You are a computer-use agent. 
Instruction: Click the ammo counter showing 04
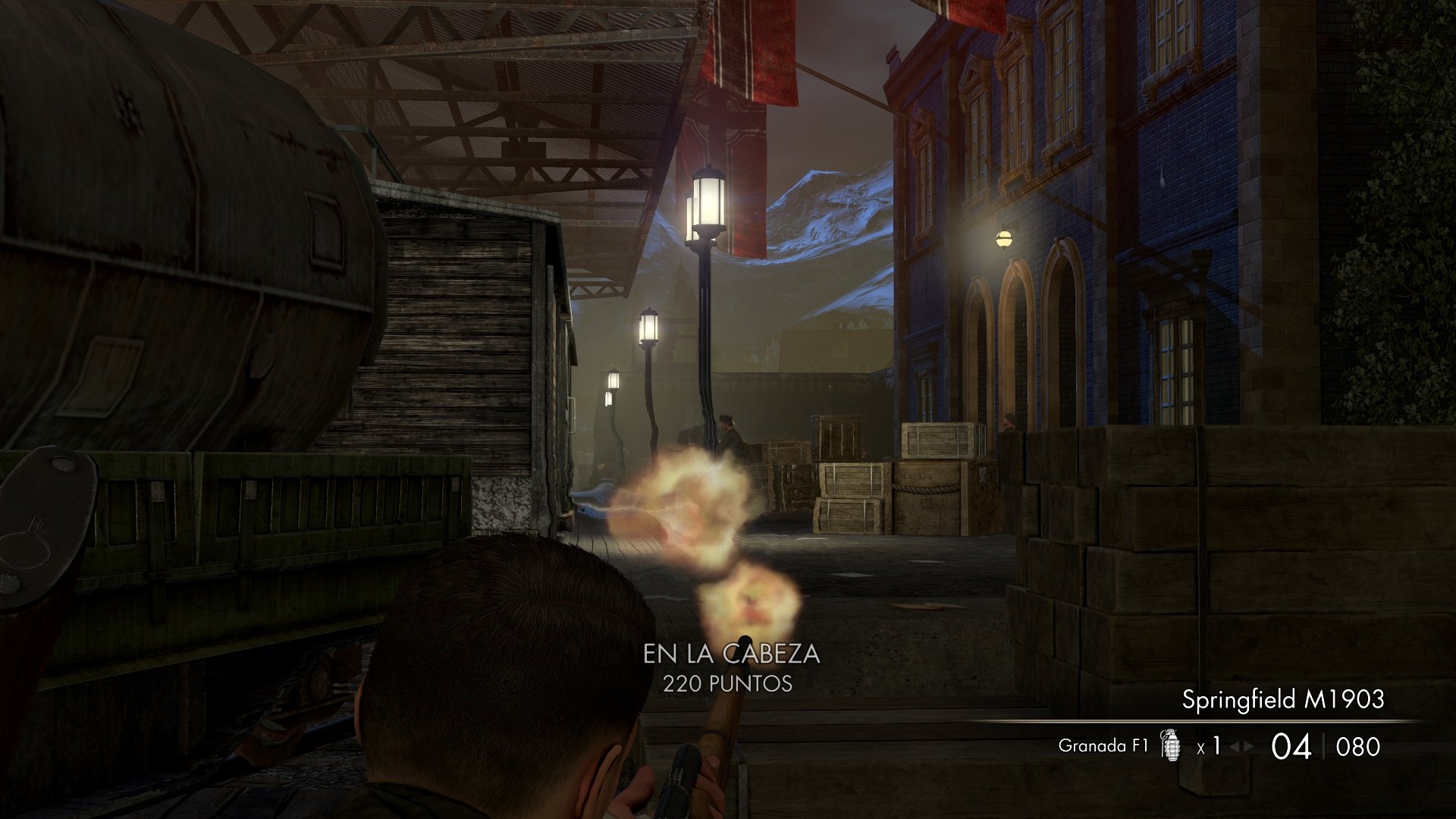tap(1291, 747)
